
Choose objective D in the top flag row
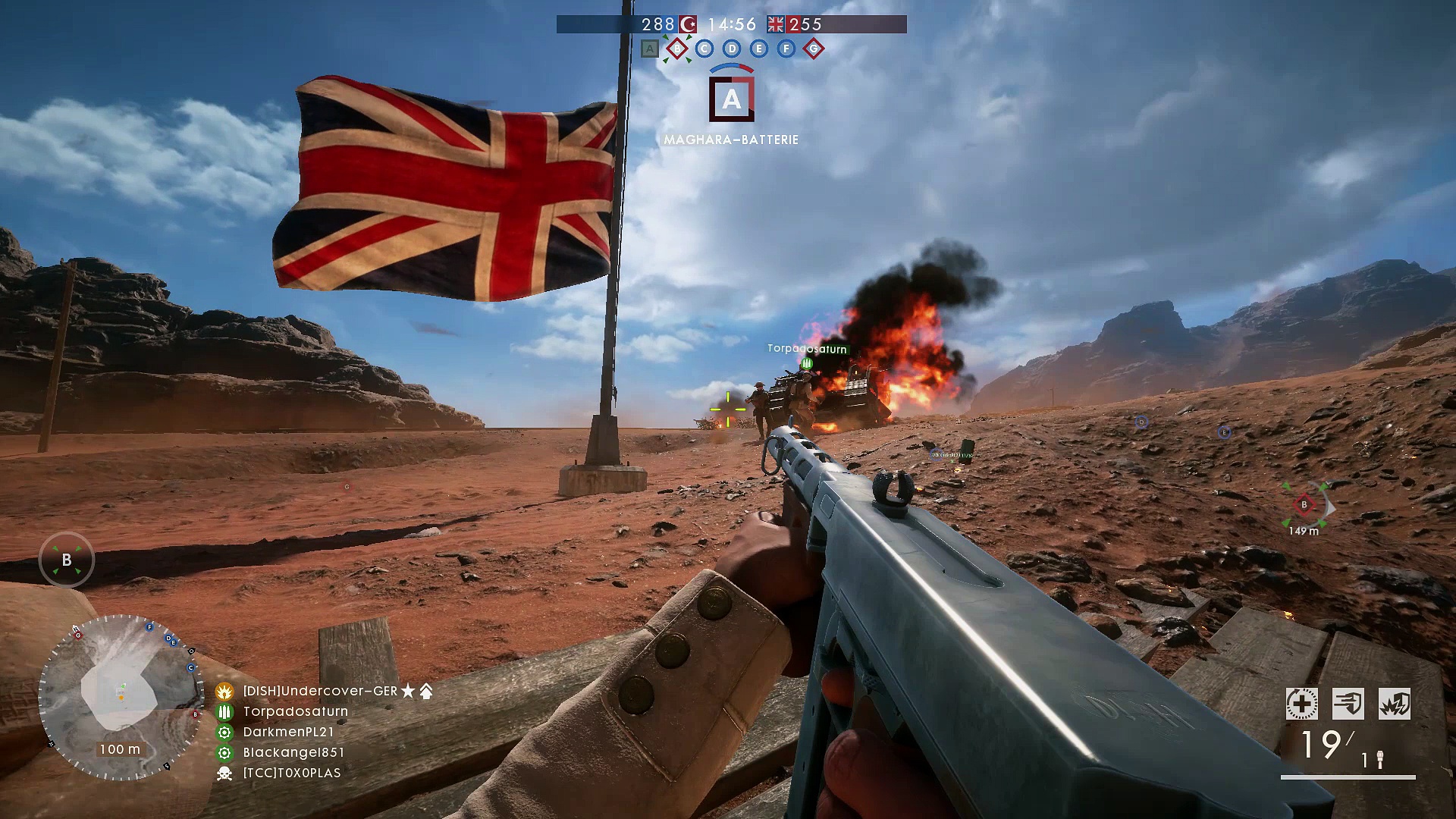732,49
